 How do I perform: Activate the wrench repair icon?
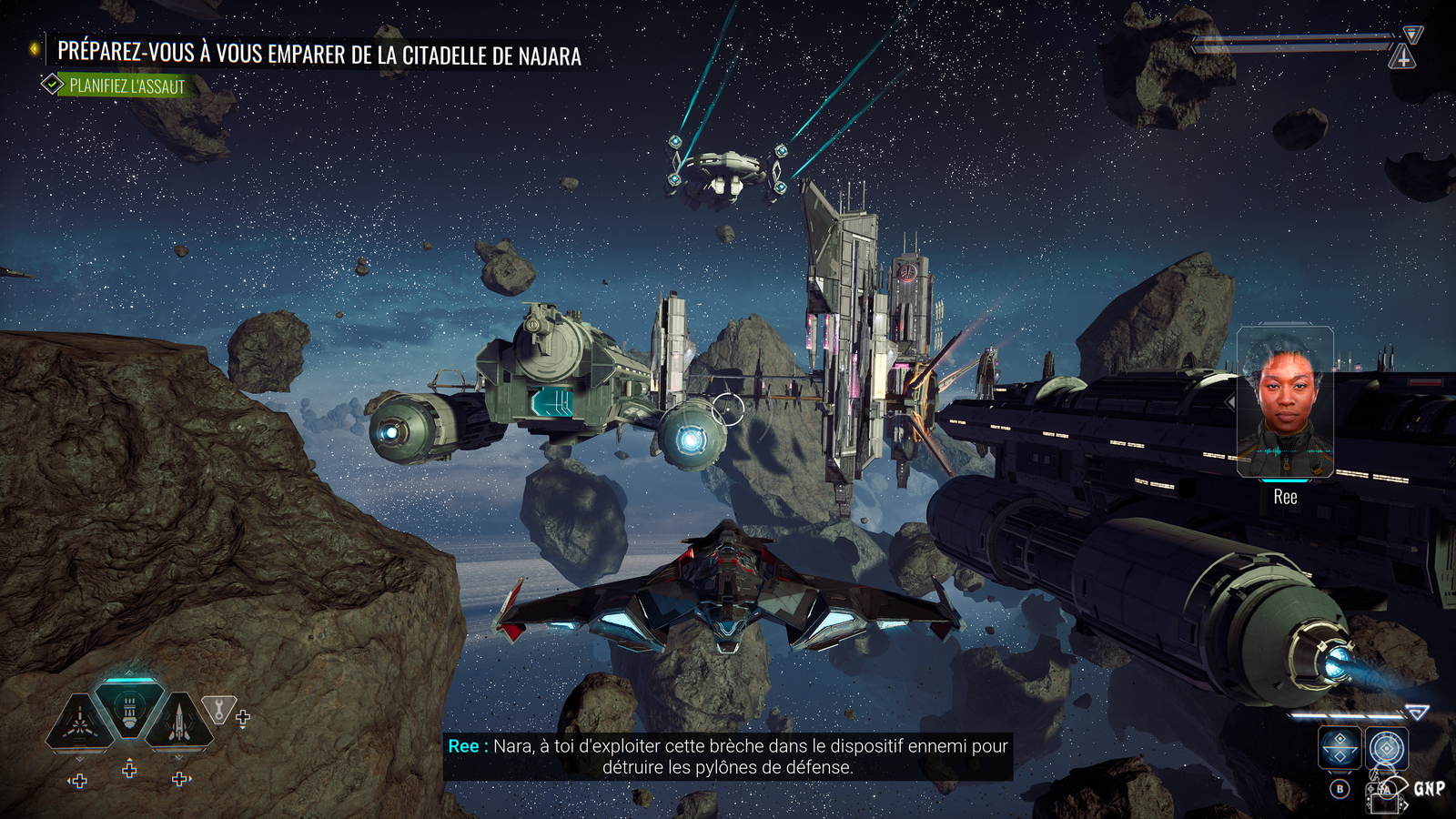pyautogui.click(x=218, y=709)
